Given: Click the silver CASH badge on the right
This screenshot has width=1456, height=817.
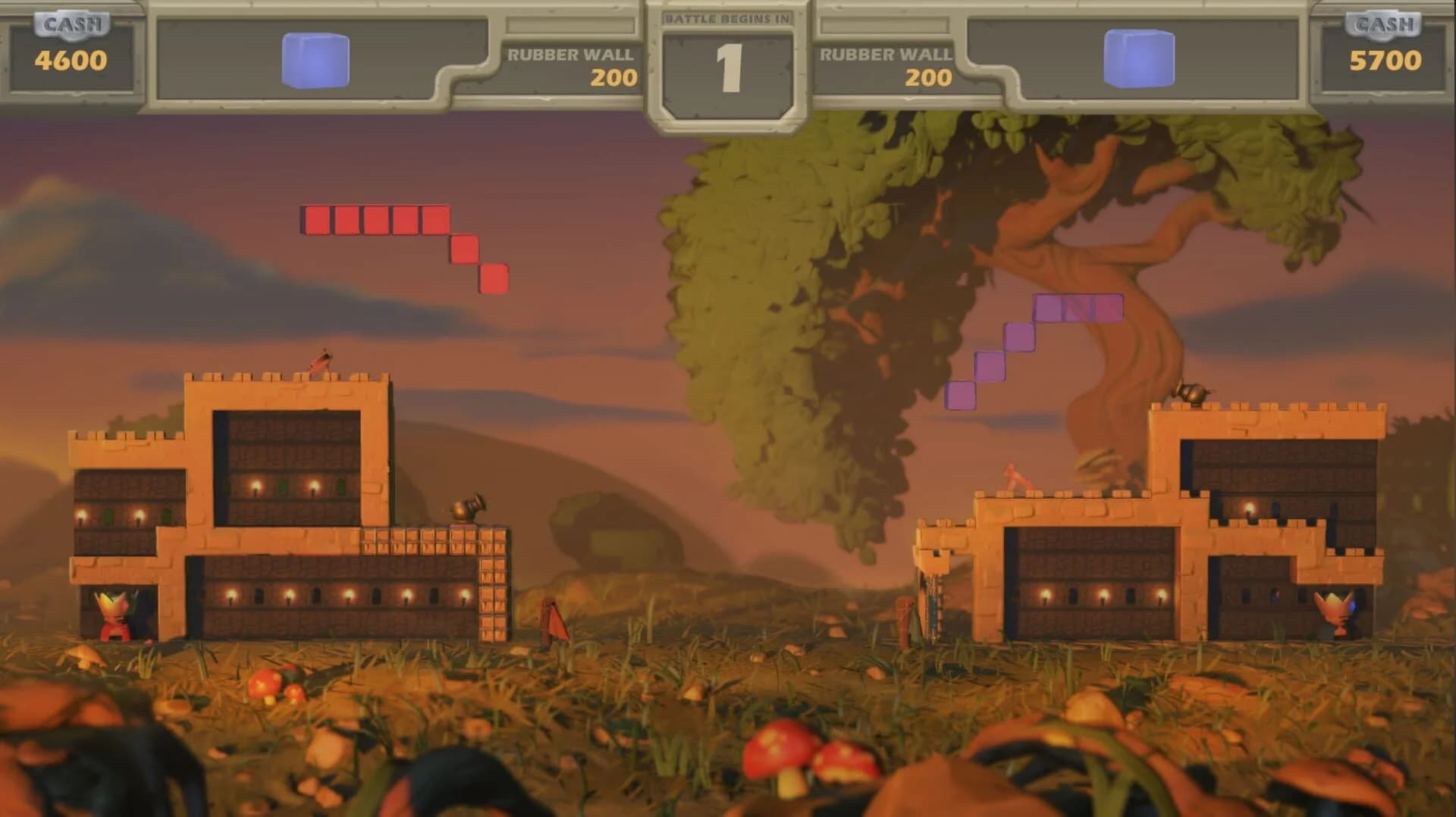Looking at the screenshot, I should click(1385, 23).
